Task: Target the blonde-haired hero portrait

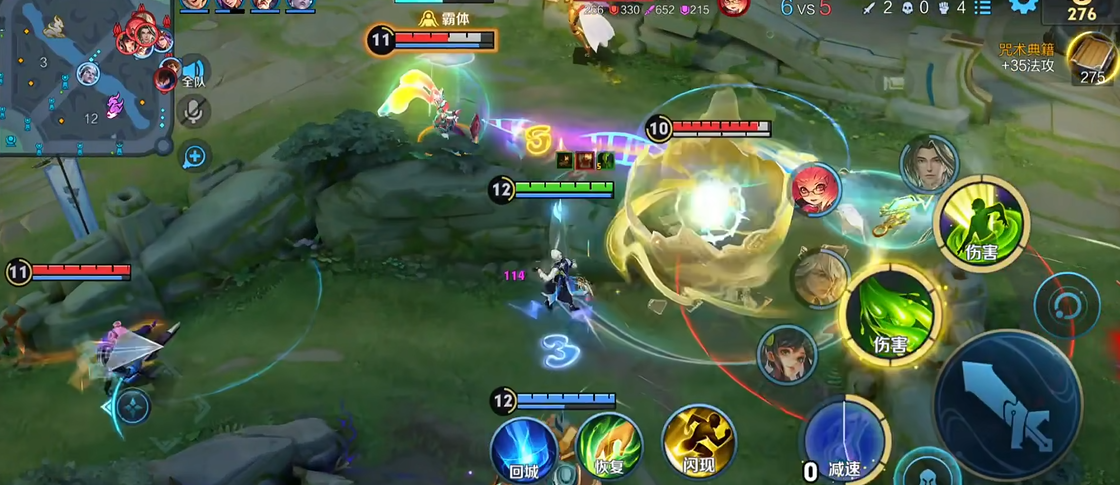Action: pyautogui.click(x=820, y=277)
